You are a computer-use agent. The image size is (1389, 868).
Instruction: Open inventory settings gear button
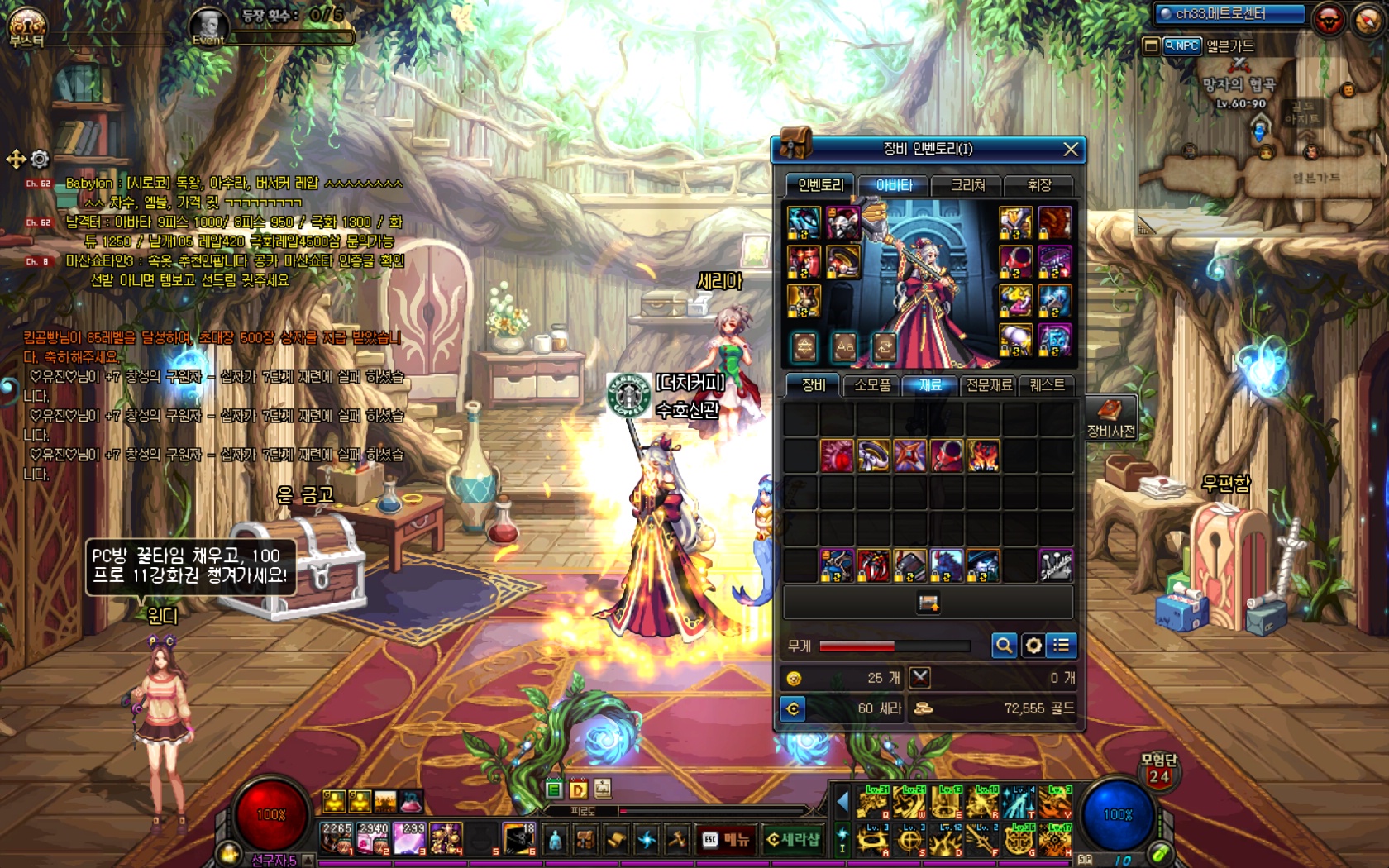(1033, 646)
